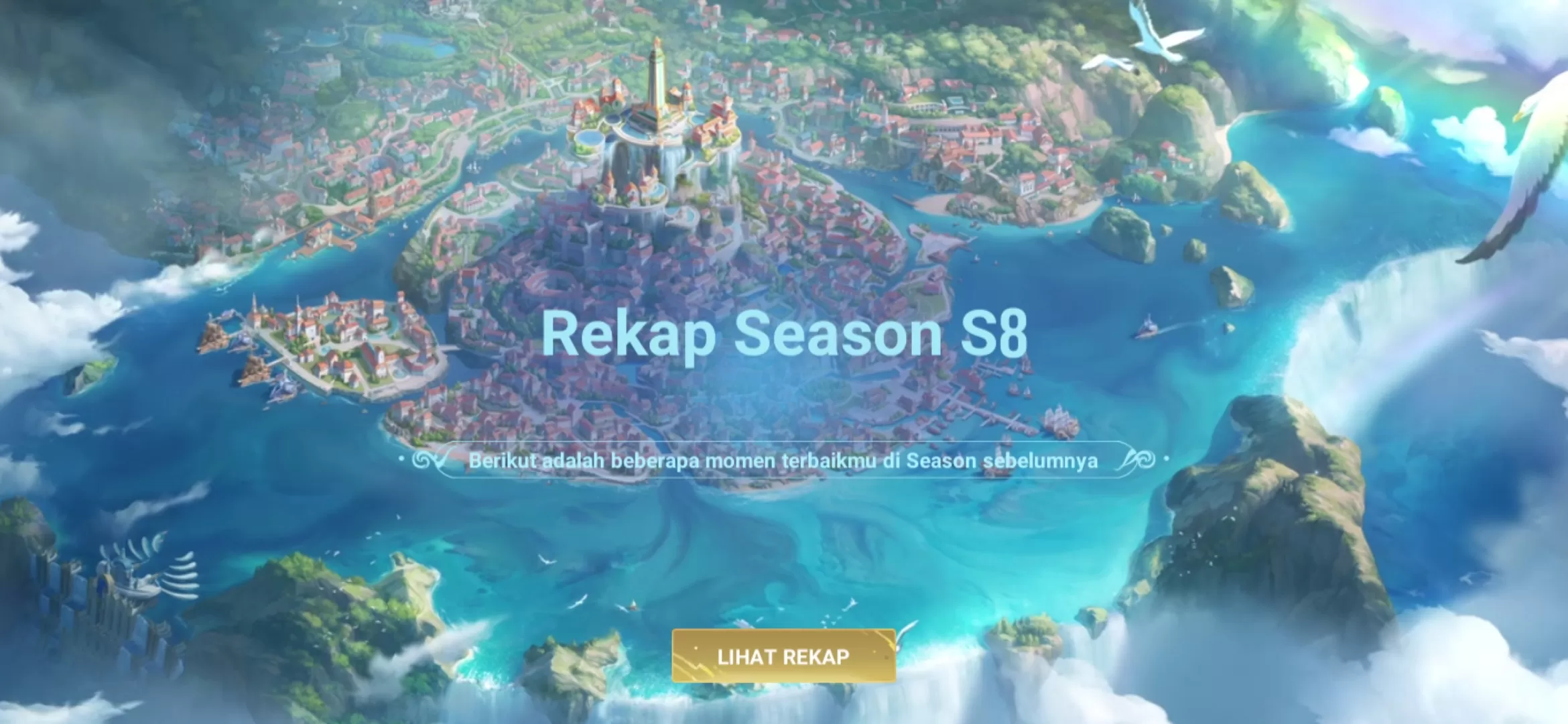Tap the gold trim on the LIHAT REKAP button
This screenshot has width=1568, height=724.
[784, 631]
